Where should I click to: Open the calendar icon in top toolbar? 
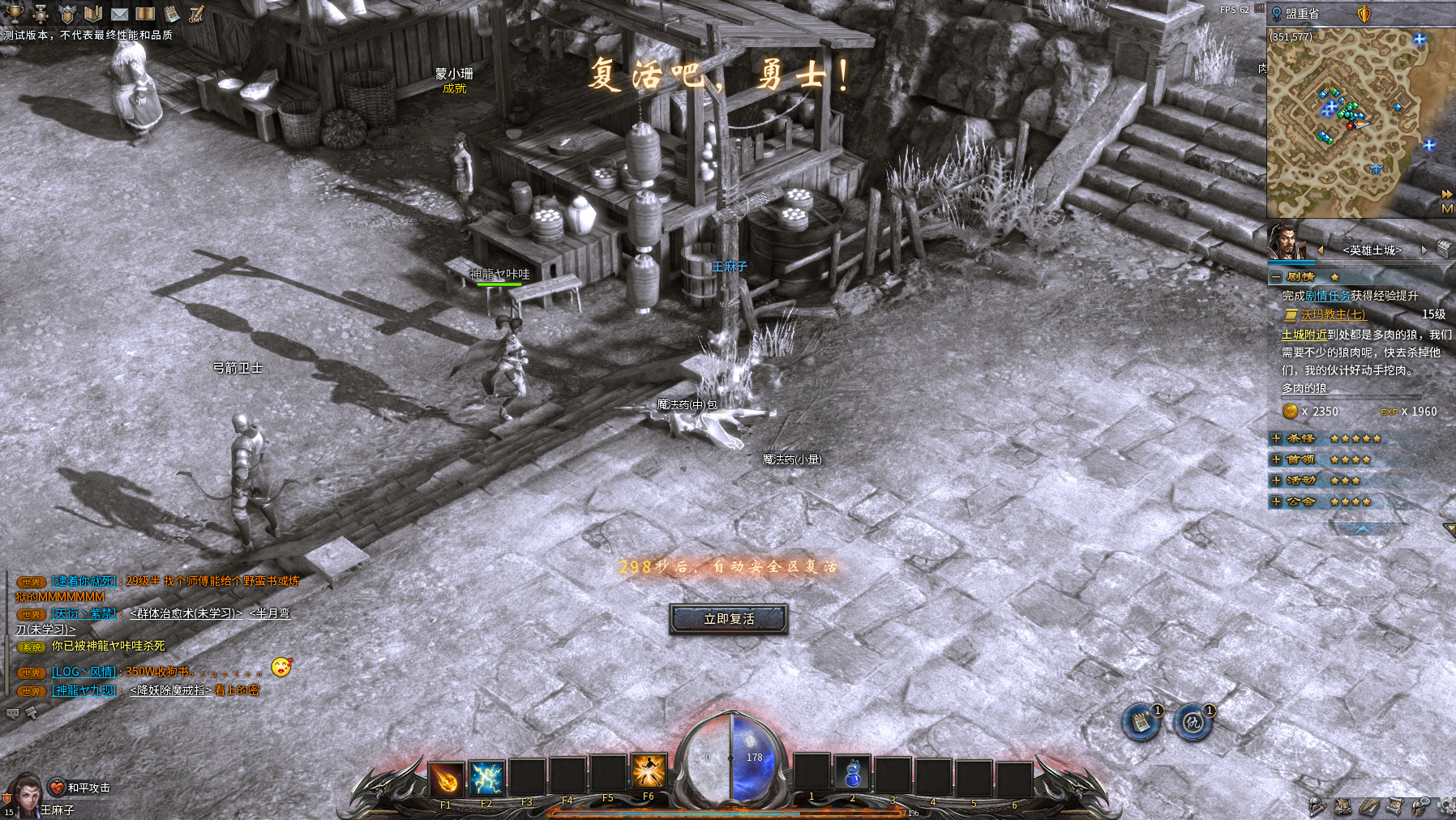point(172,14)
